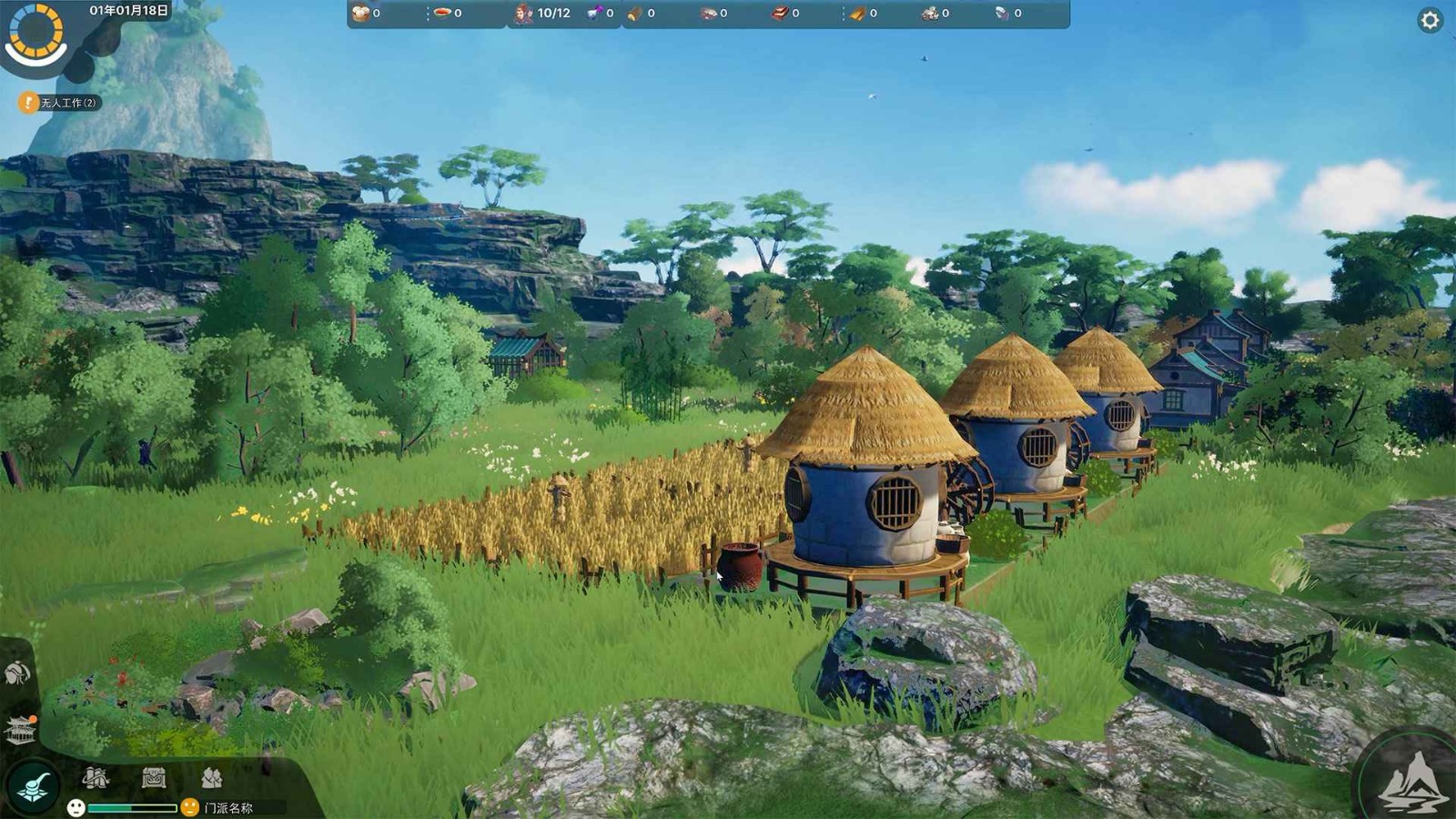Image resolution: width=1456 pixels, height=819 pixels.
Task: Open the disciples figures icon
Action: pos(211,778)
